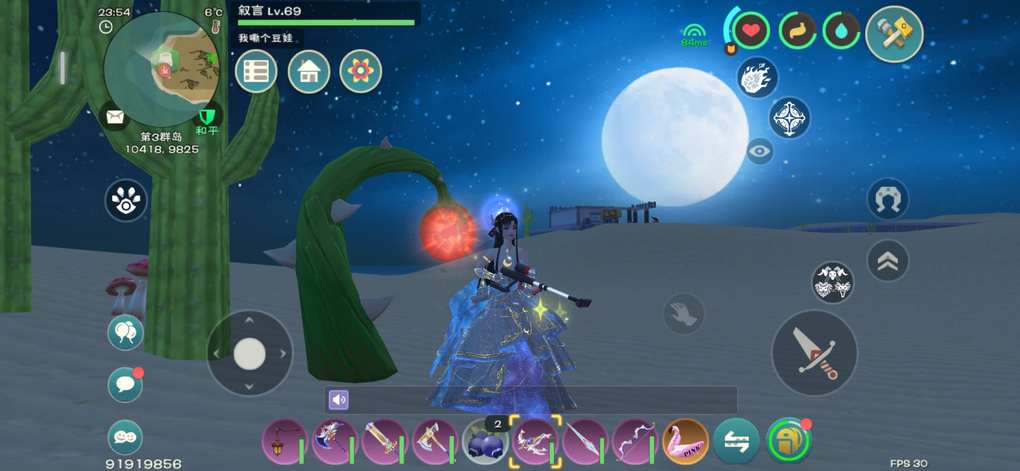Select the bow hotbar slot
This screenshot has height=471, width=1020.
tap(634, 440)
